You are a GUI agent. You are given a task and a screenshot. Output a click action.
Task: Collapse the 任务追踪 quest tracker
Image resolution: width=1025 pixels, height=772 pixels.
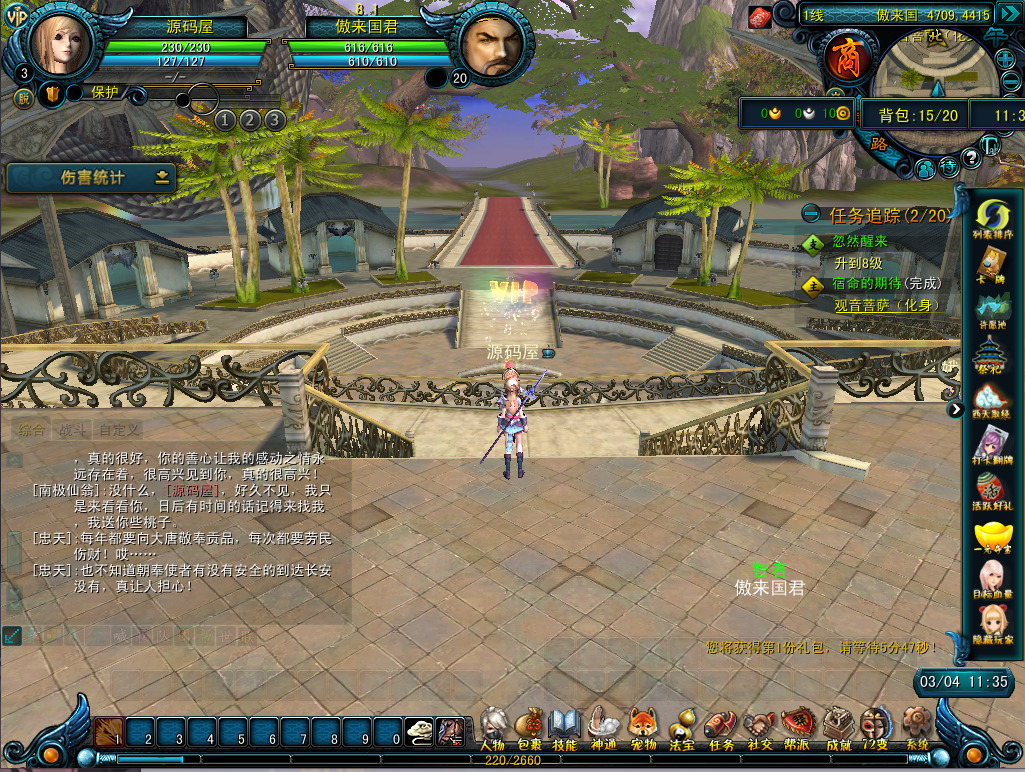click(x=811, y=214)
